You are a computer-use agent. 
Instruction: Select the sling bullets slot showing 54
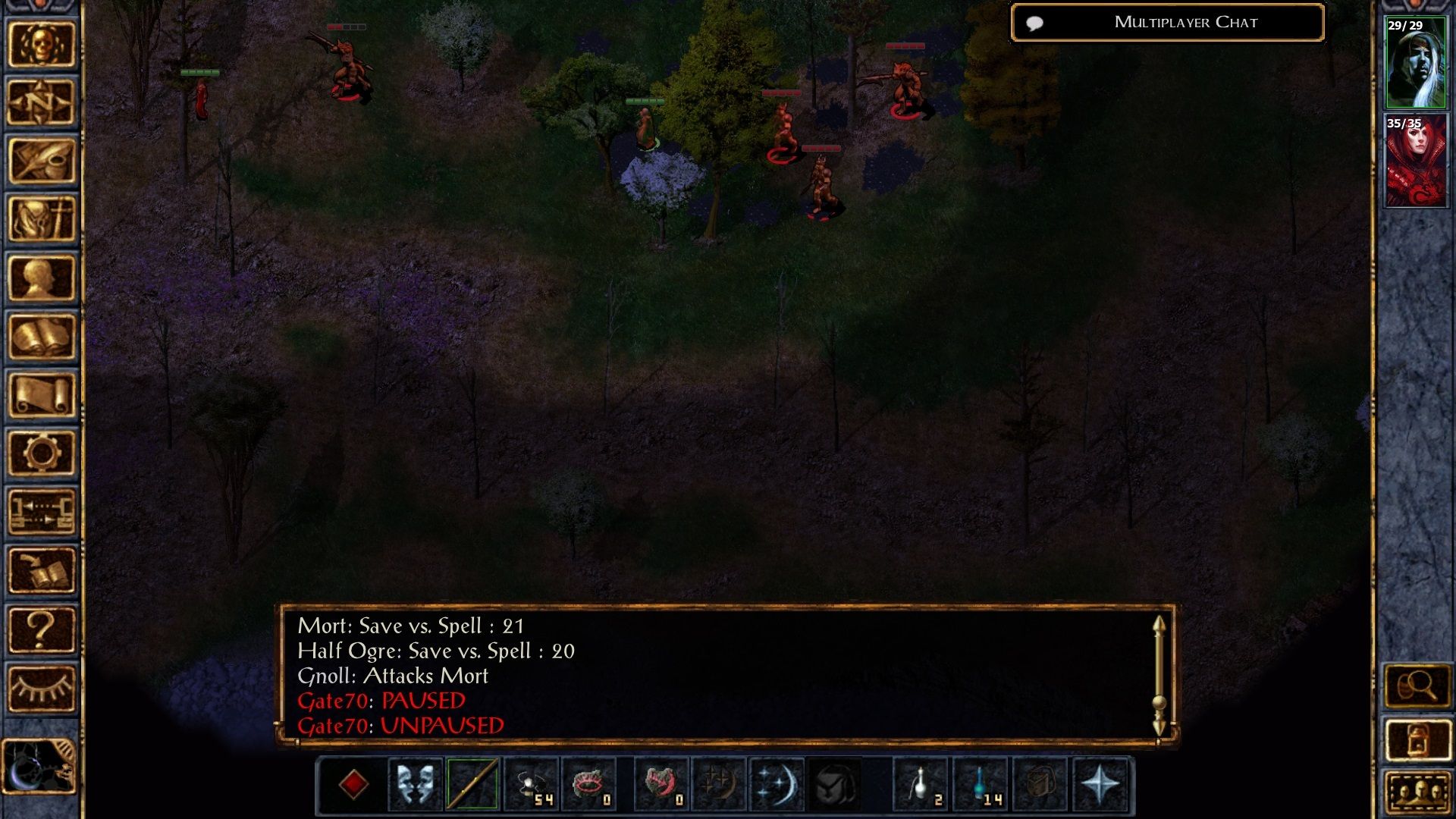tap(531, 784)
